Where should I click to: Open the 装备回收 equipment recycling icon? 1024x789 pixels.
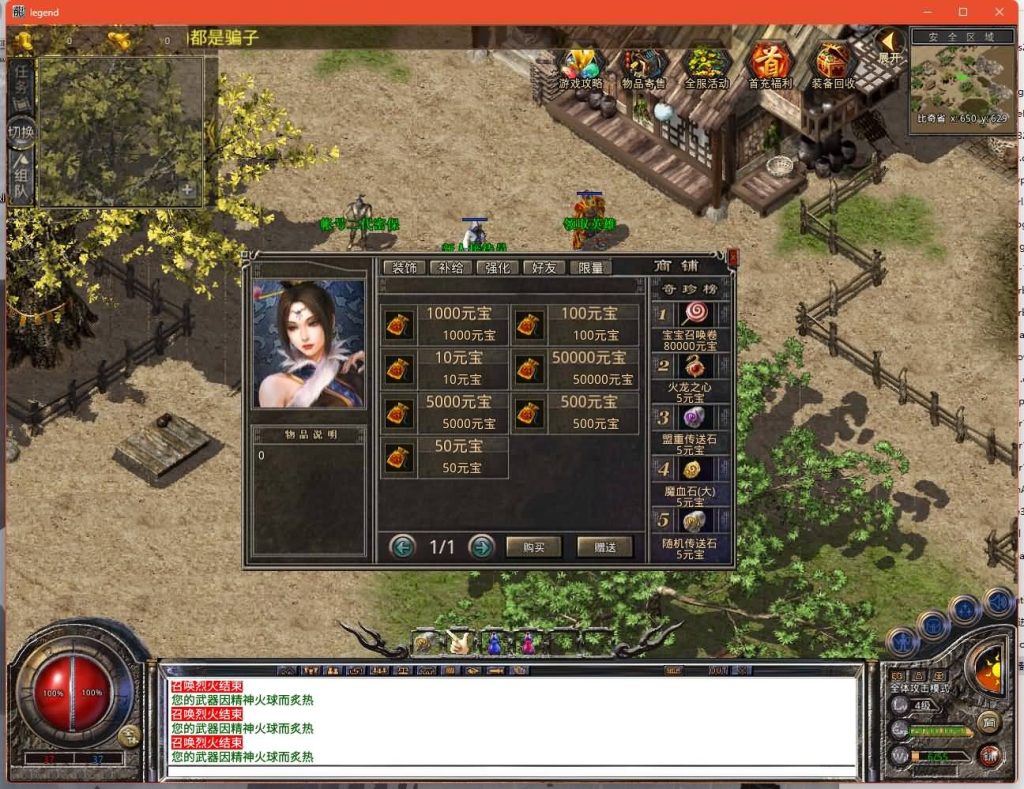tap(832, 66)
